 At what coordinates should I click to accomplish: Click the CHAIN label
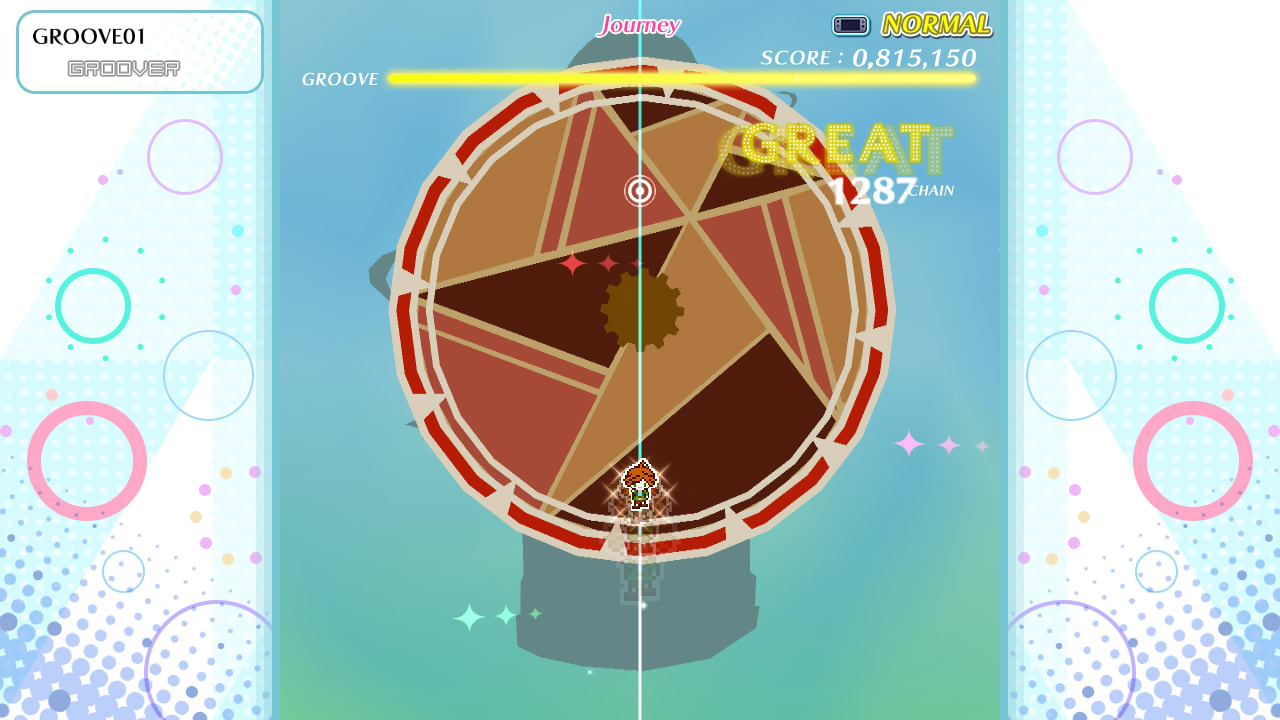(929, 190)
